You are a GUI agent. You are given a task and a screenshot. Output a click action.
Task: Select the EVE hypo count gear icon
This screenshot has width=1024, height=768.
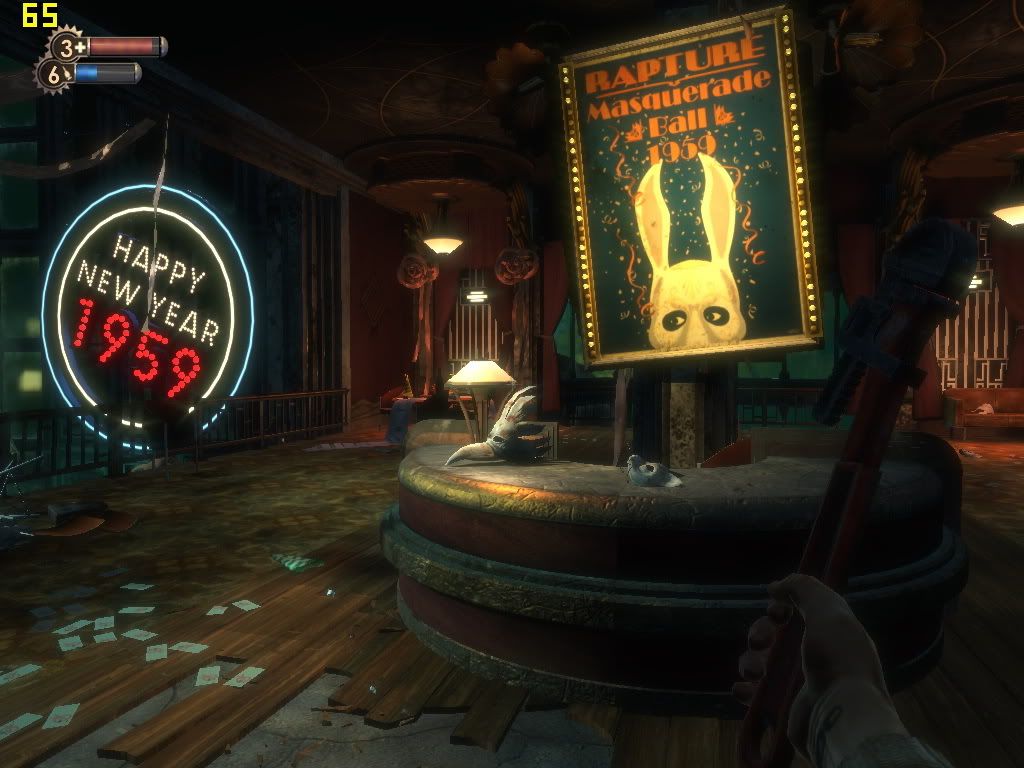[x=54, y=73]
